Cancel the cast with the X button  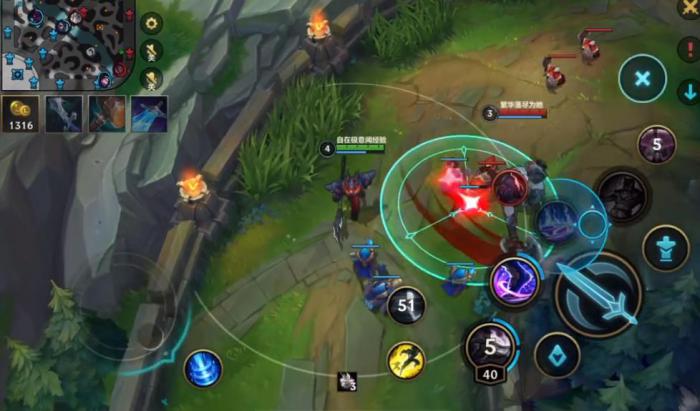(643, 78)
